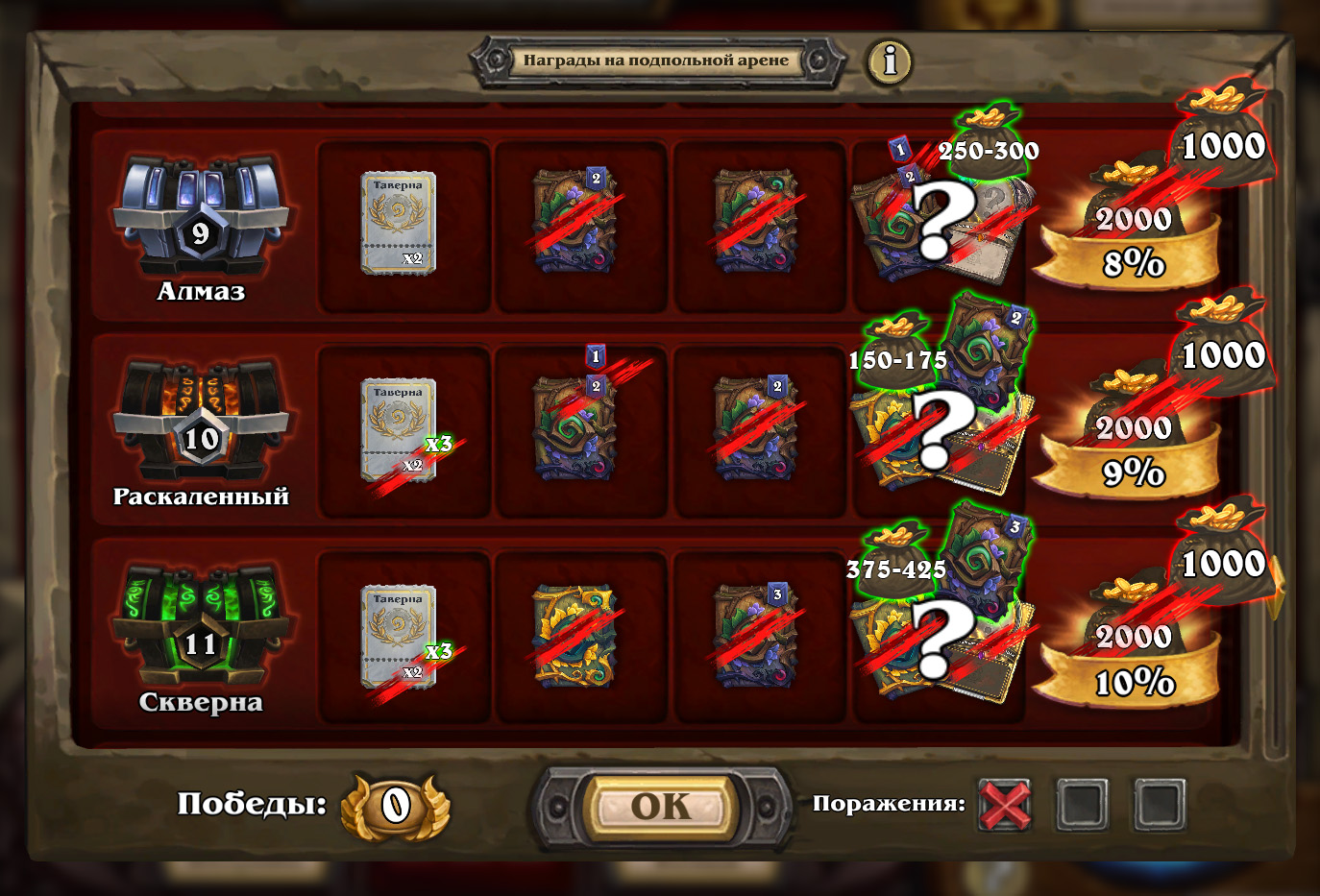Image resolution: width=1320 pixels, height=896 pixels.
Task: View the 250-300 gold reward bag
Action: coord(989,142)
